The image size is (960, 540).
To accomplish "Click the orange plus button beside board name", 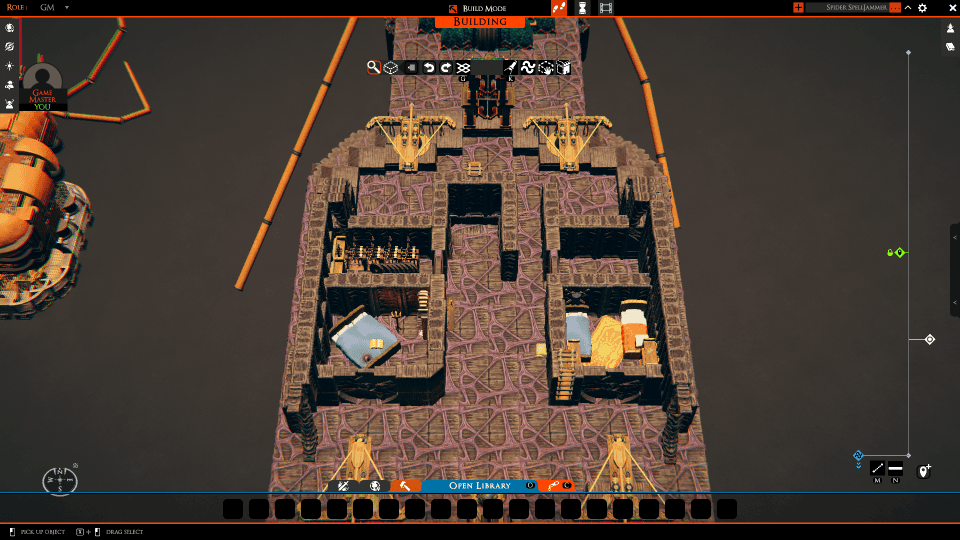I will pyautogui.click(x=798, y=8).
